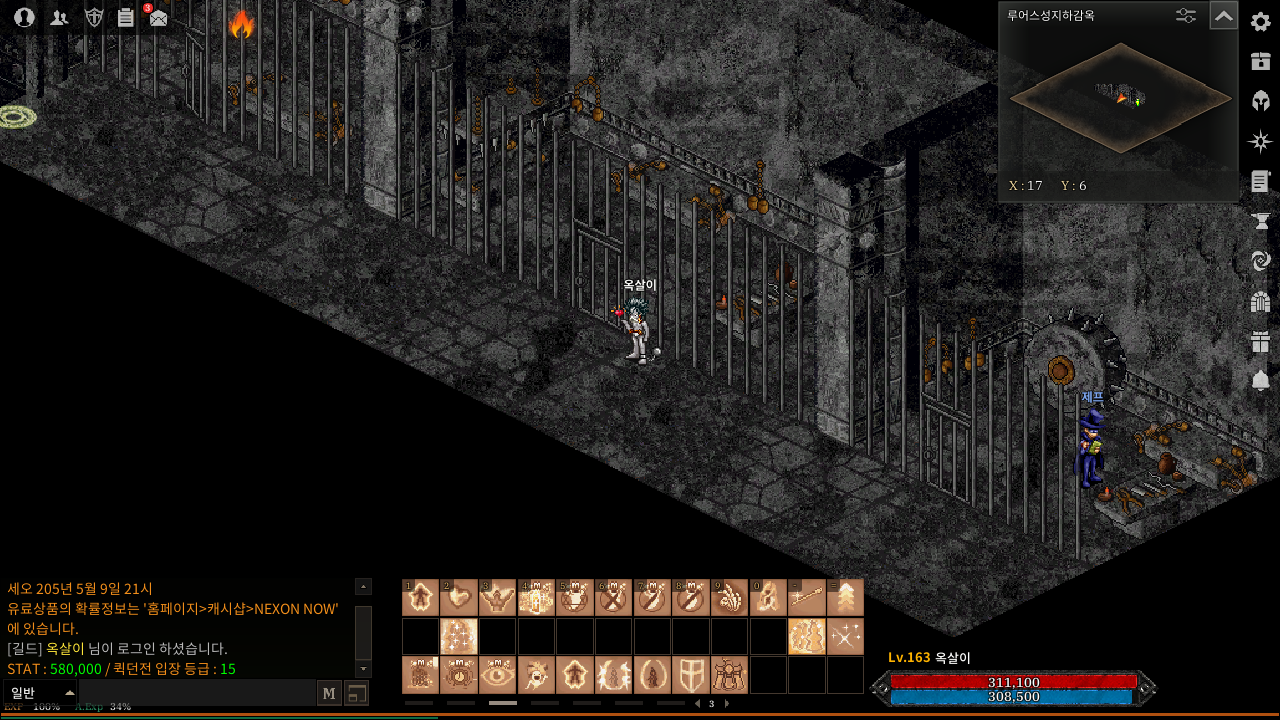Open the gear settings menu
Screen dimensions: 1280x720
coord(1260,22)
